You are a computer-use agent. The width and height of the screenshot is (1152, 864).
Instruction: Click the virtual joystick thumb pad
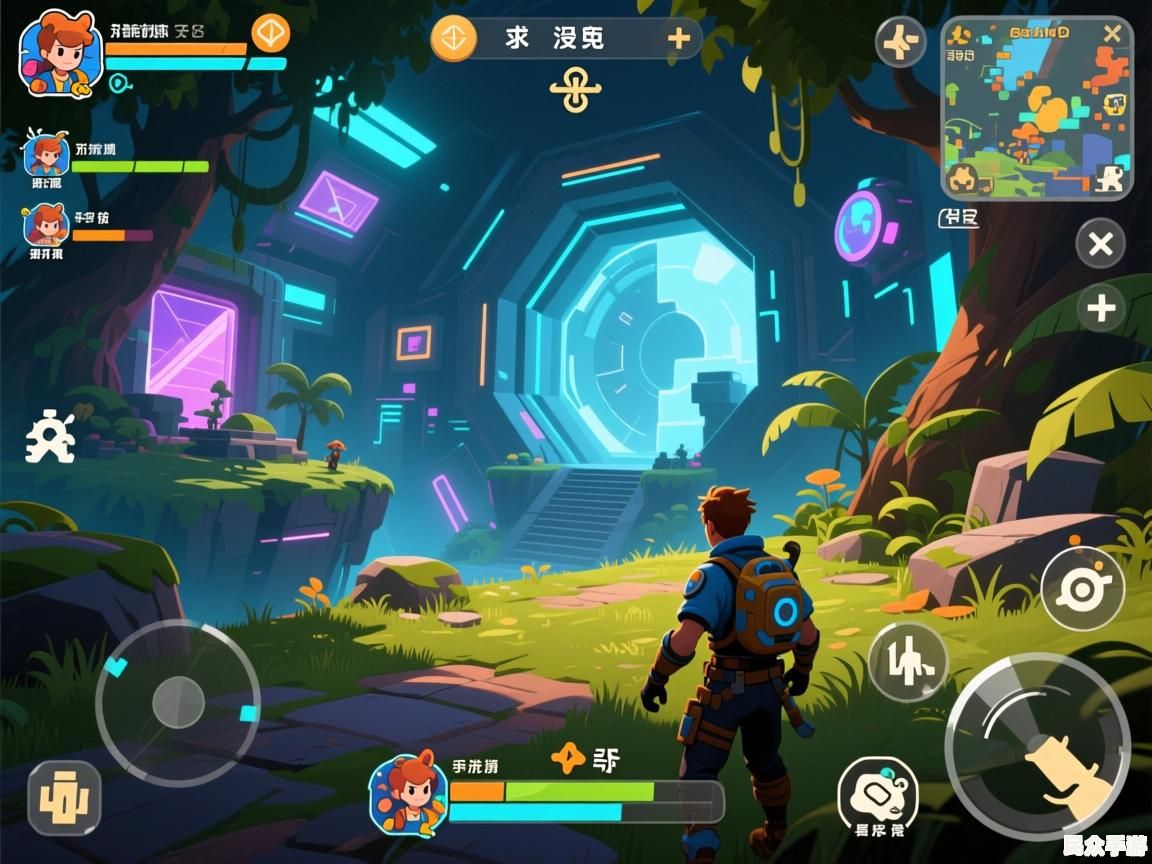(178, 702)
